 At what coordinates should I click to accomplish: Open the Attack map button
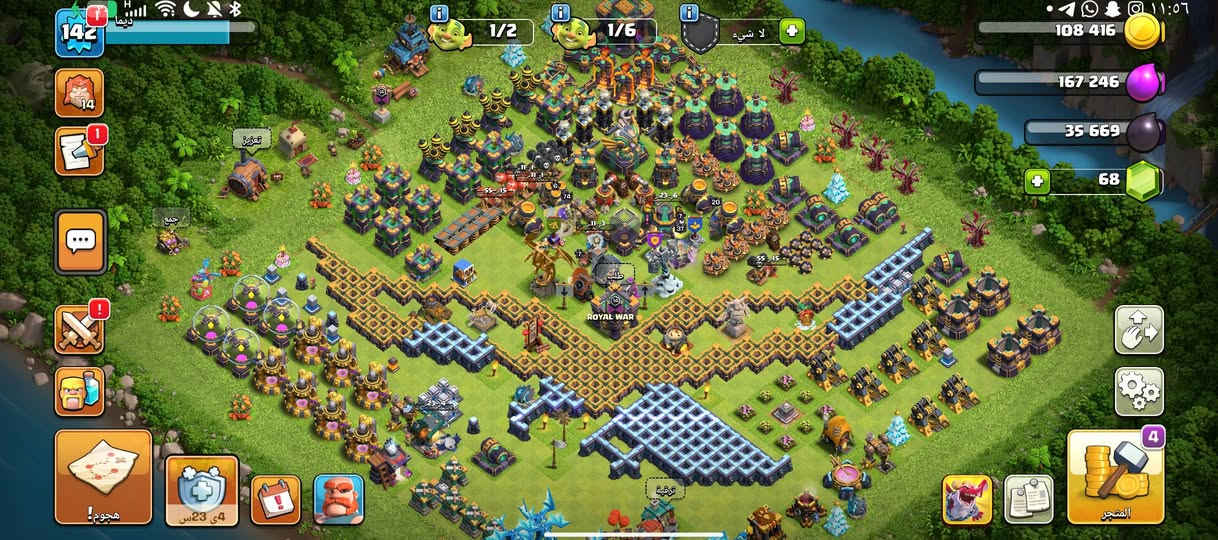pos(103,477)
